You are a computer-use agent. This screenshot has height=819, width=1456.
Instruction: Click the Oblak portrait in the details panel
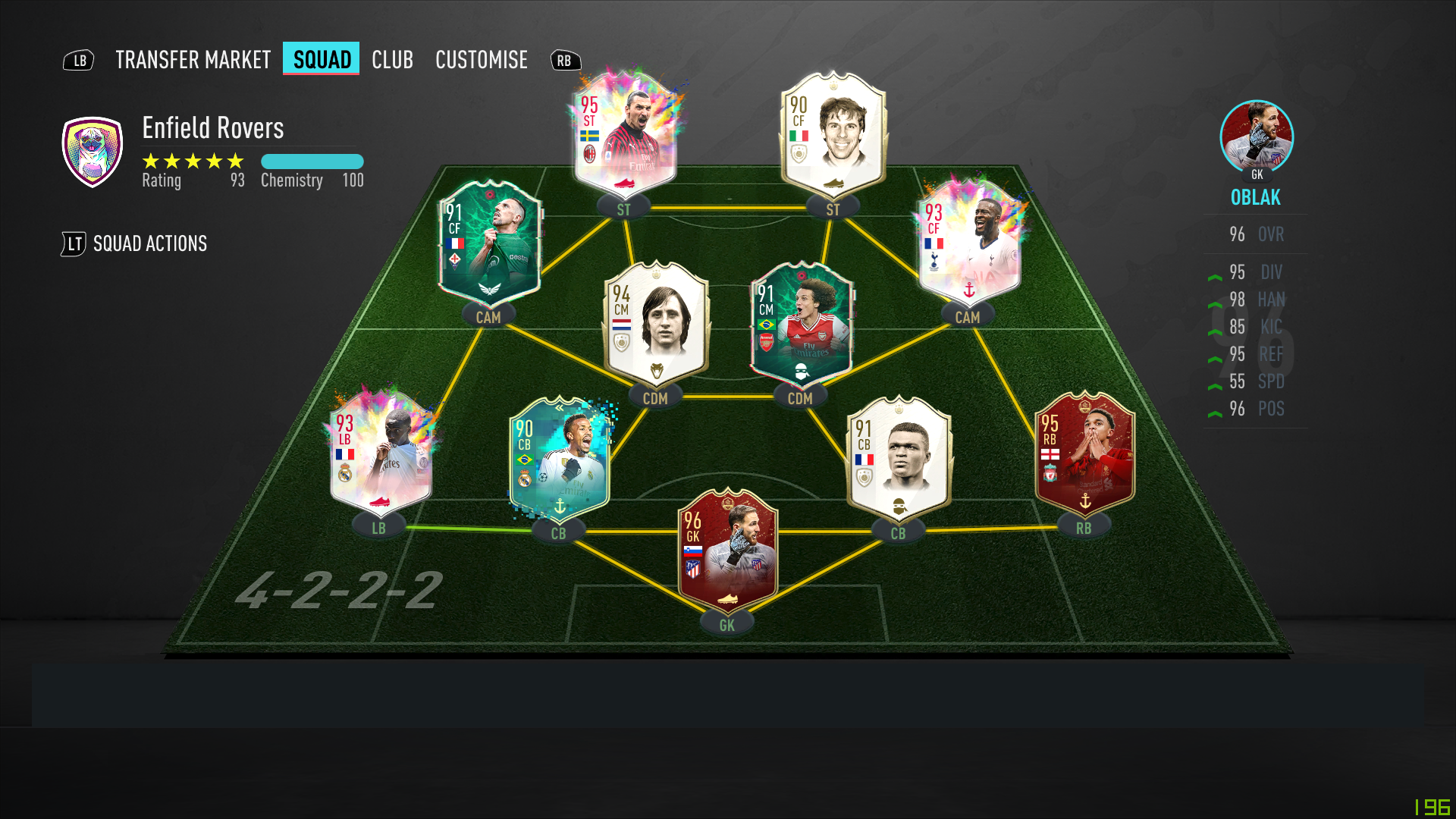1257,136
